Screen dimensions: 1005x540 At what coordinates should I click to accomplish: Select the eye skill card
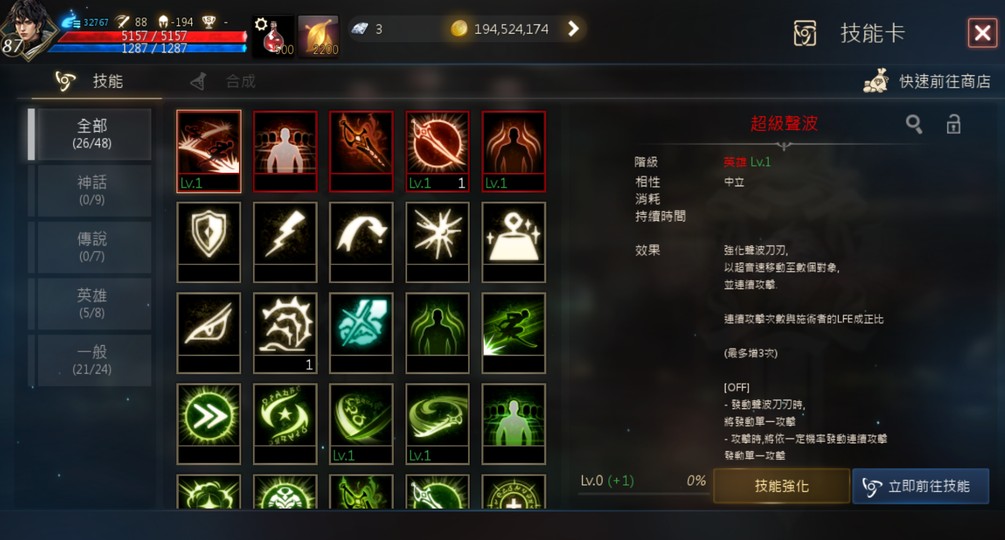click(x=209, y=325)
